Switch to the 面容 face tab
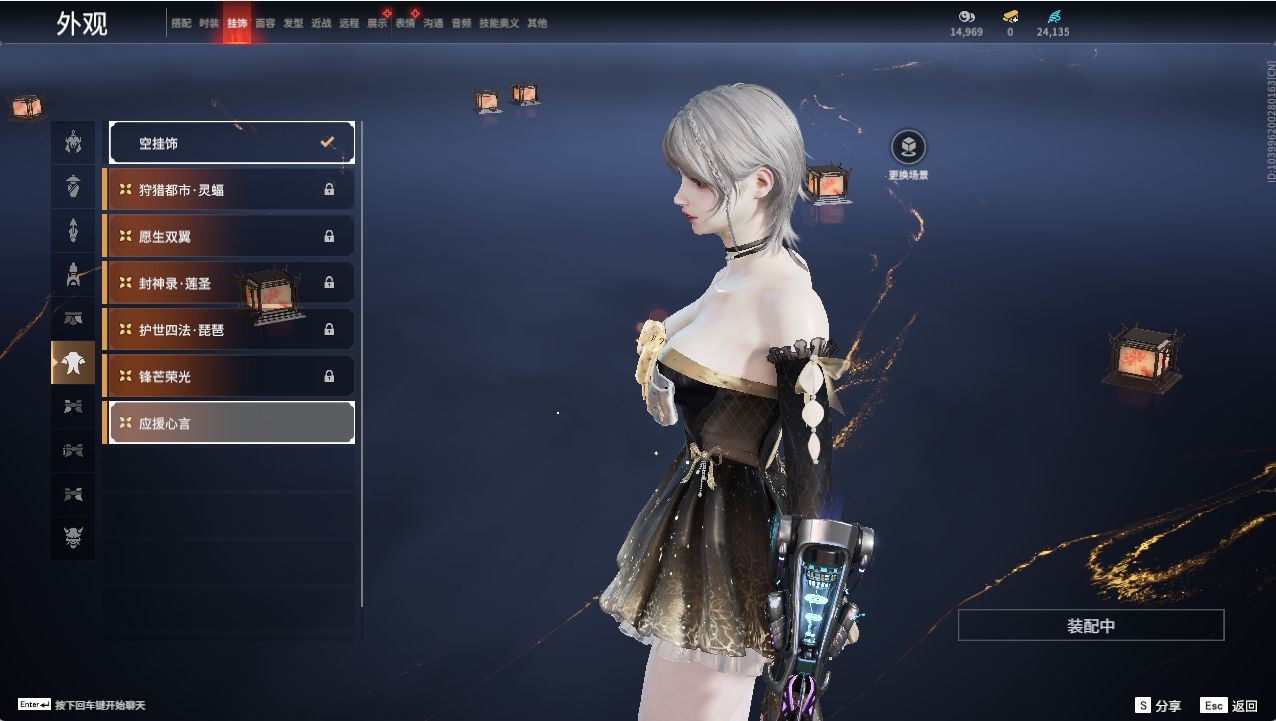 (x=265, y=23)
